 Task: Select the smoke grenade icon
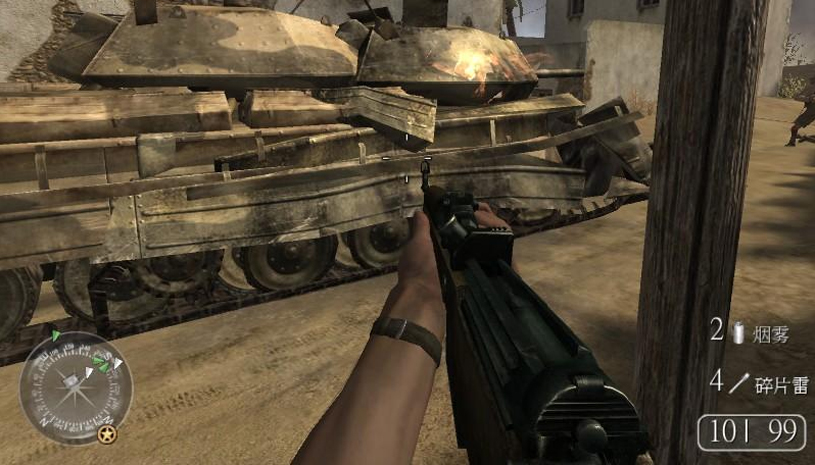[738, 333]
